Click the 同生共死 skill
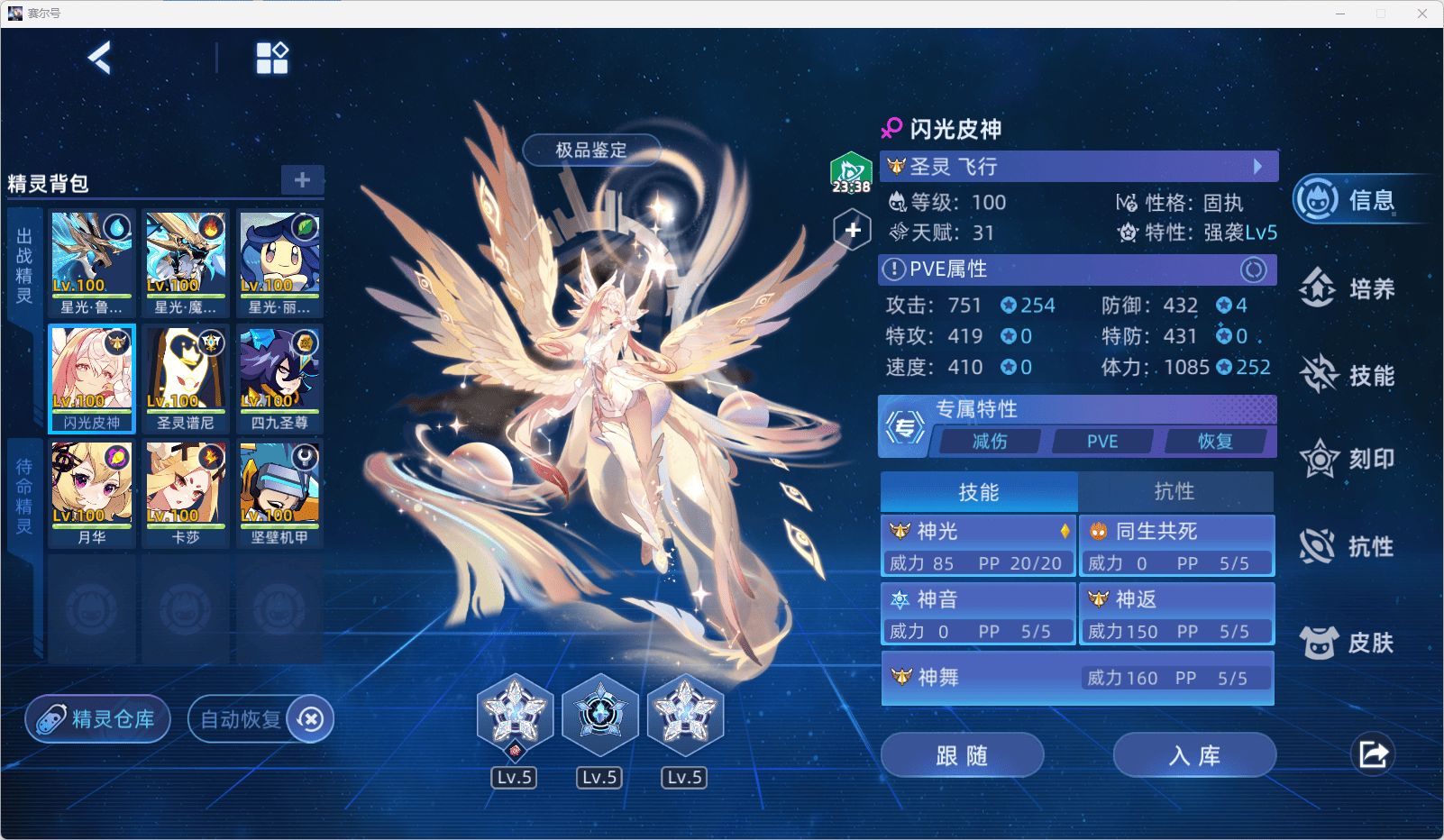This screenshot has height=840, width=1444. 1177,545
